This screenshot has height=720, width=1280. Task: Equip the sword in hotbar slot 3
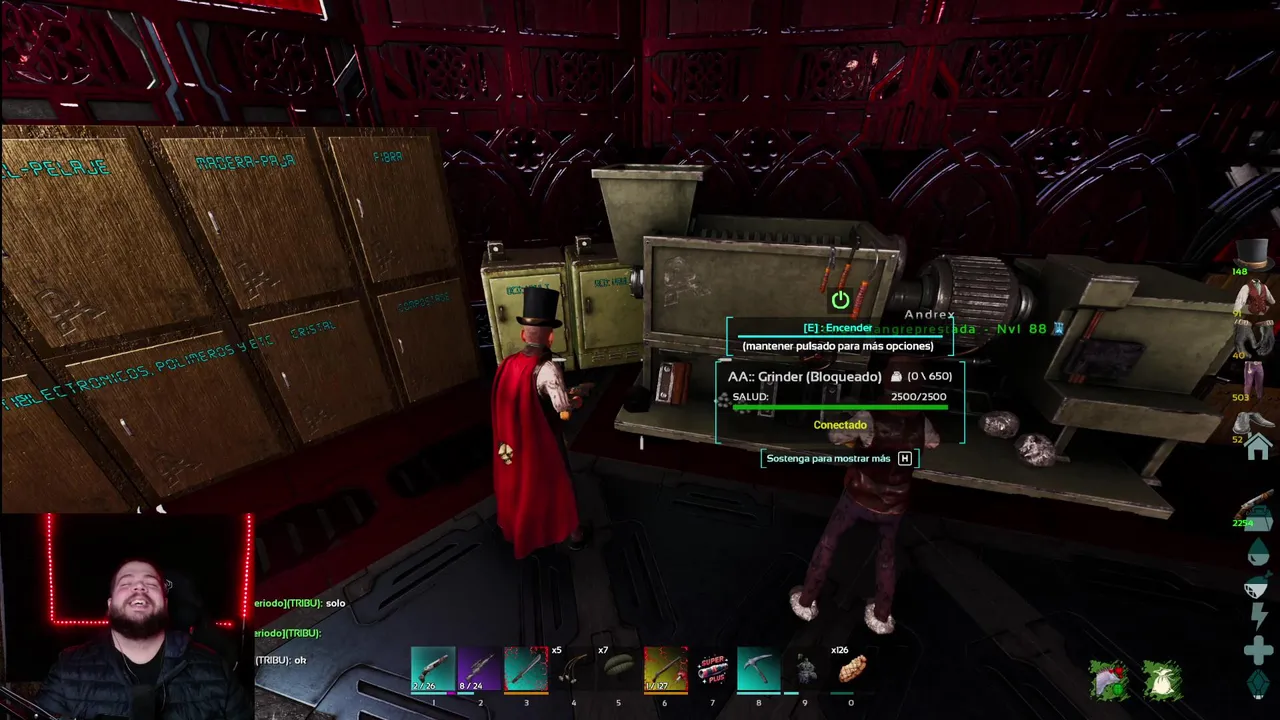[x=526, y=670]
